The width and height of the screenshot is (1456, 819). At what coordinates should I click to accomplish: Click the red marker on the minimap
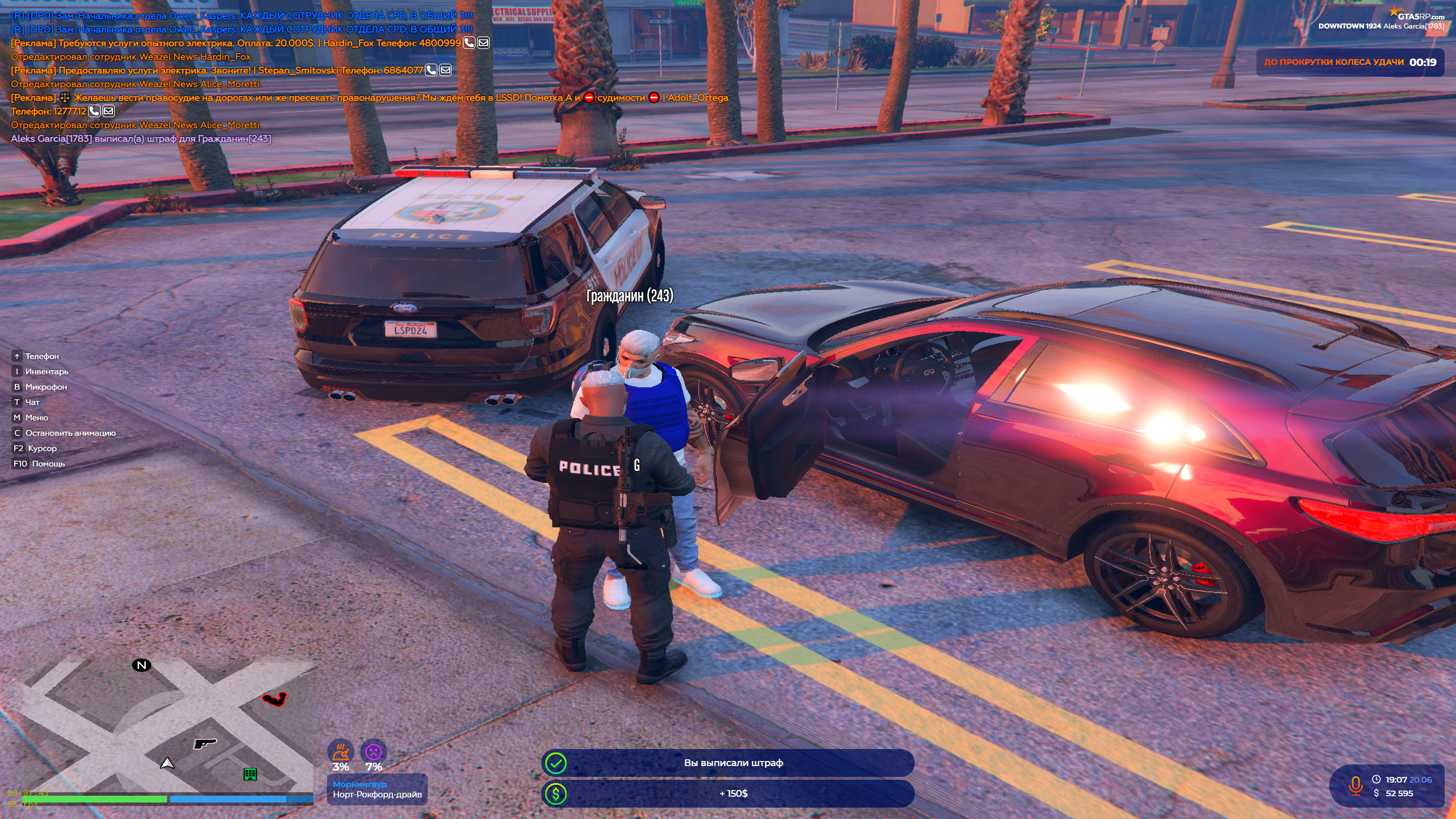tap(275, 698)
